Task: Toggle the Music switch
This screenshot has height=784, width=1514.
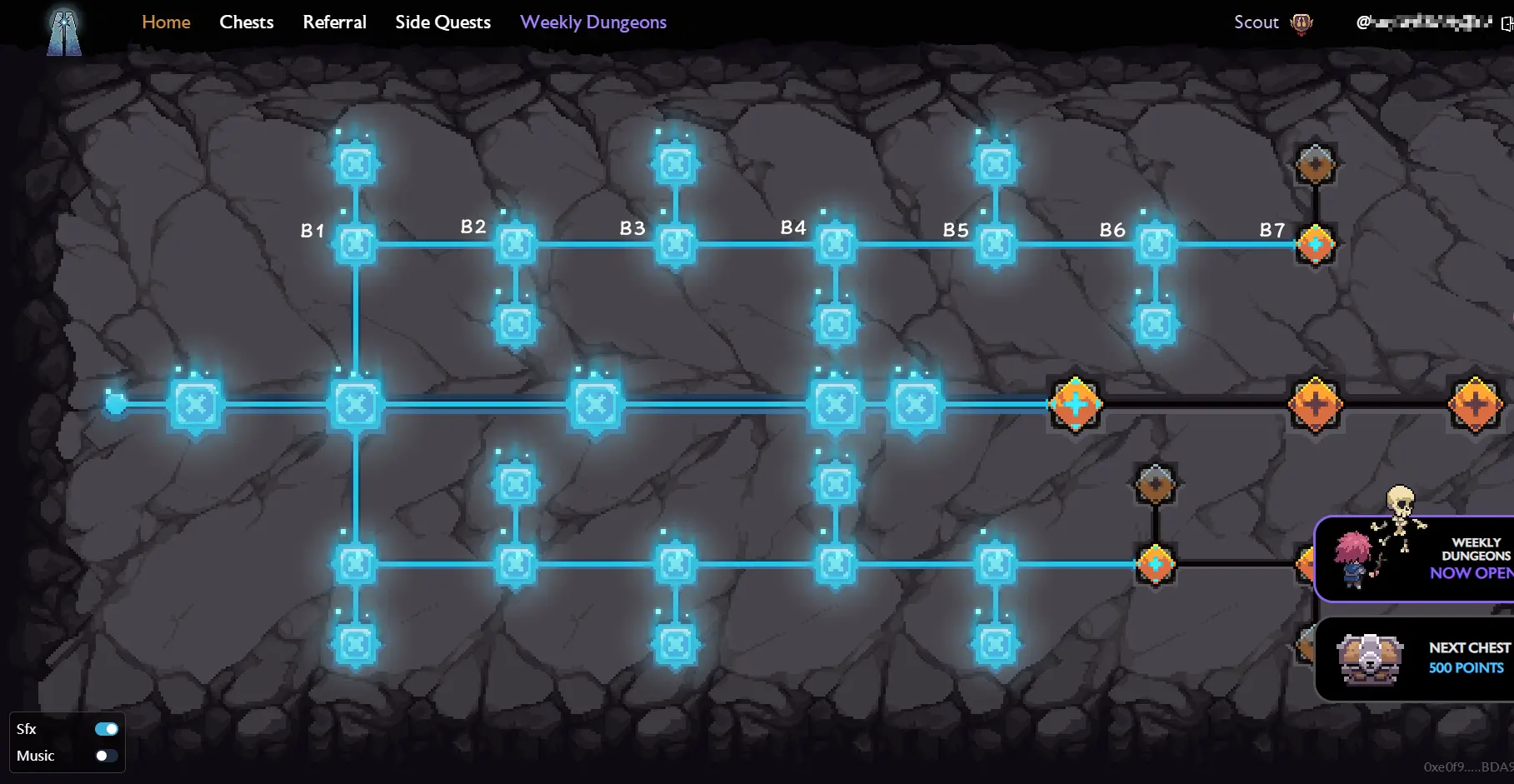Action: point(107,756)
